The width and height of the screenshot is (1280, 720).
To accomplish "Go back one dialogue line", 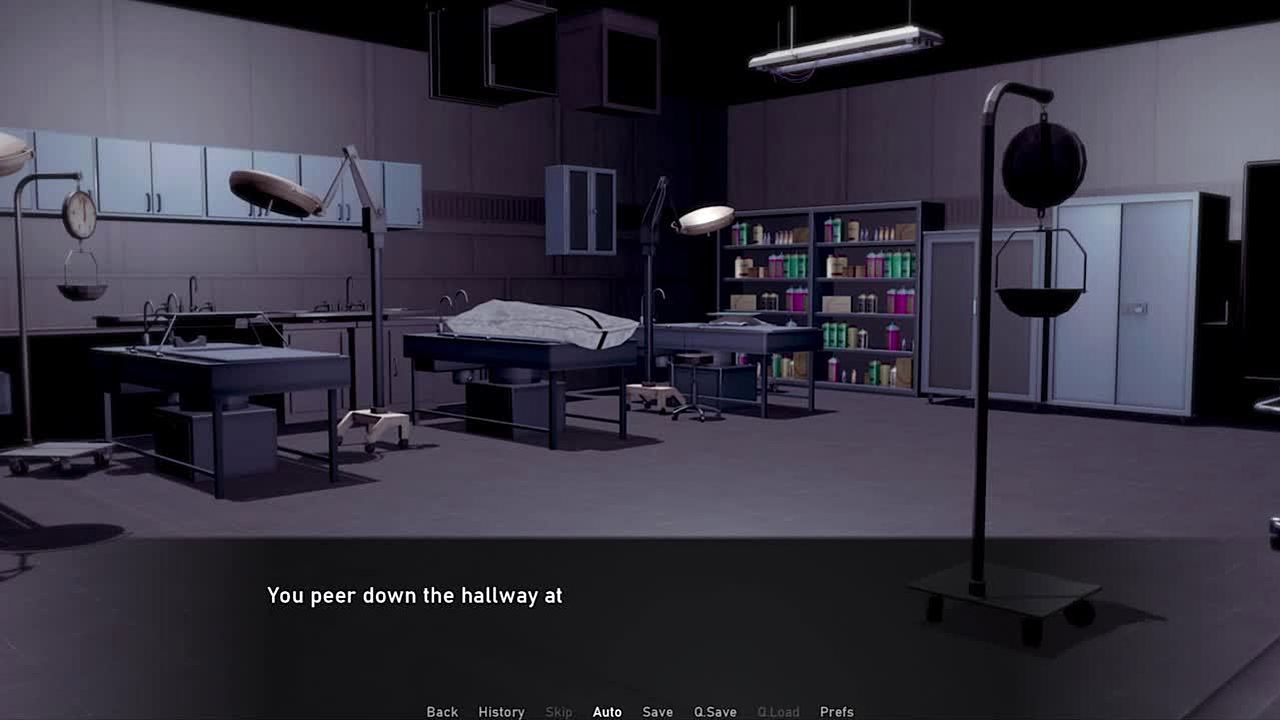I will pyautogui.click(x=442, y=712).
